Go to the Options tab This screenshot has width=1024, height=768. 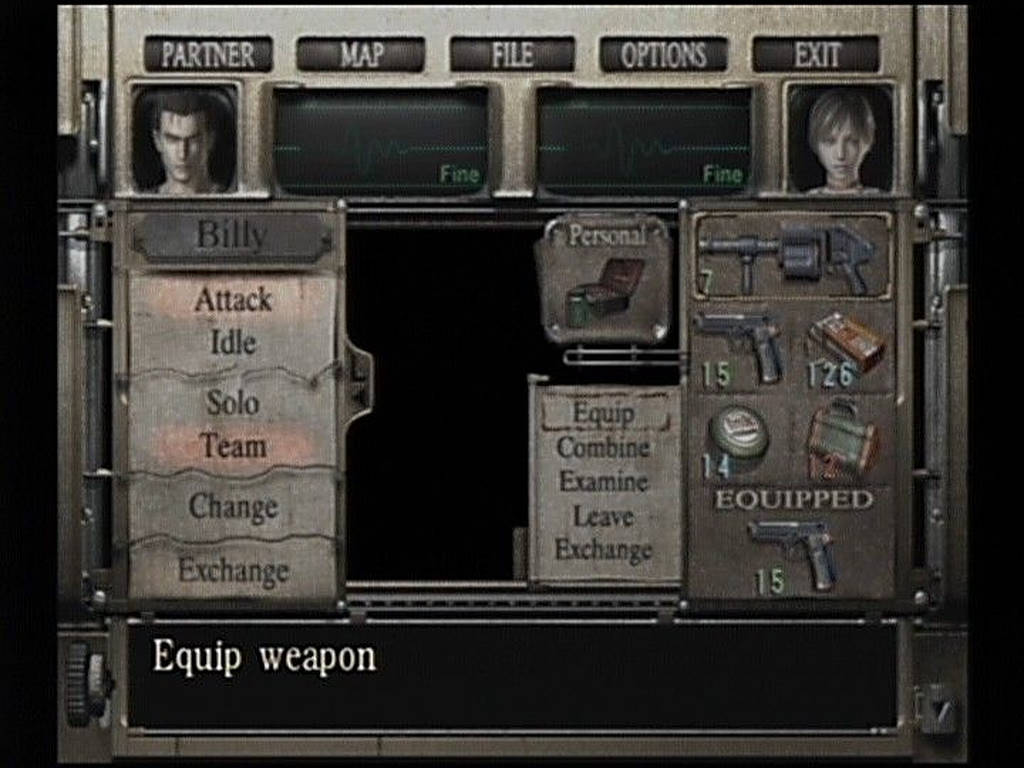pos(663,54)
